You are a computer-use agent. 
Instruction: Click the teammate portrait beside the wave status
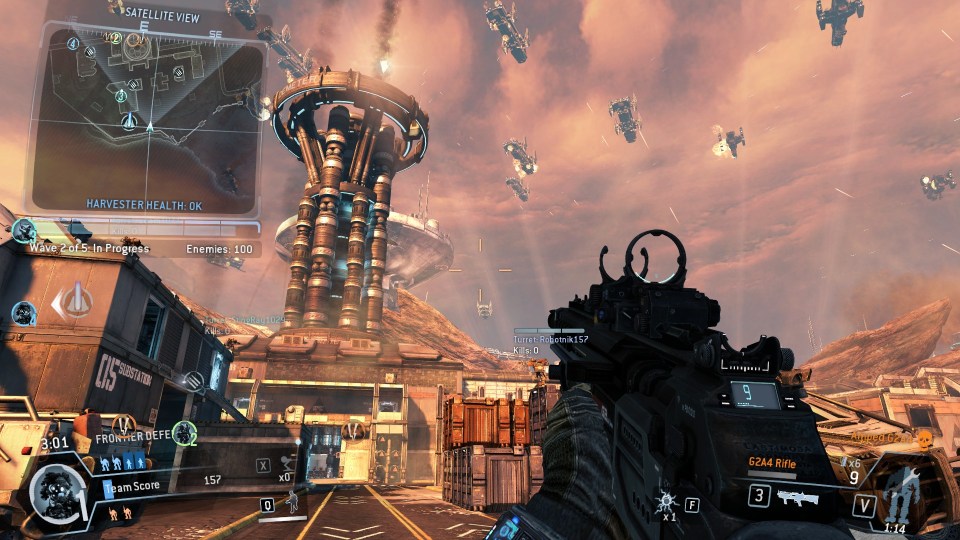[24, 232]
